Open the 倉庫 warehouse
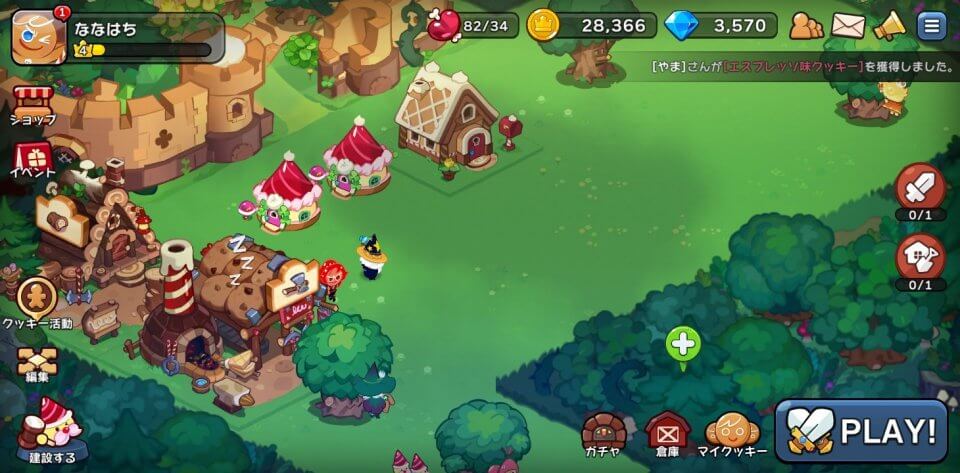This screenshot has height=473, width=960. (666, 434)
